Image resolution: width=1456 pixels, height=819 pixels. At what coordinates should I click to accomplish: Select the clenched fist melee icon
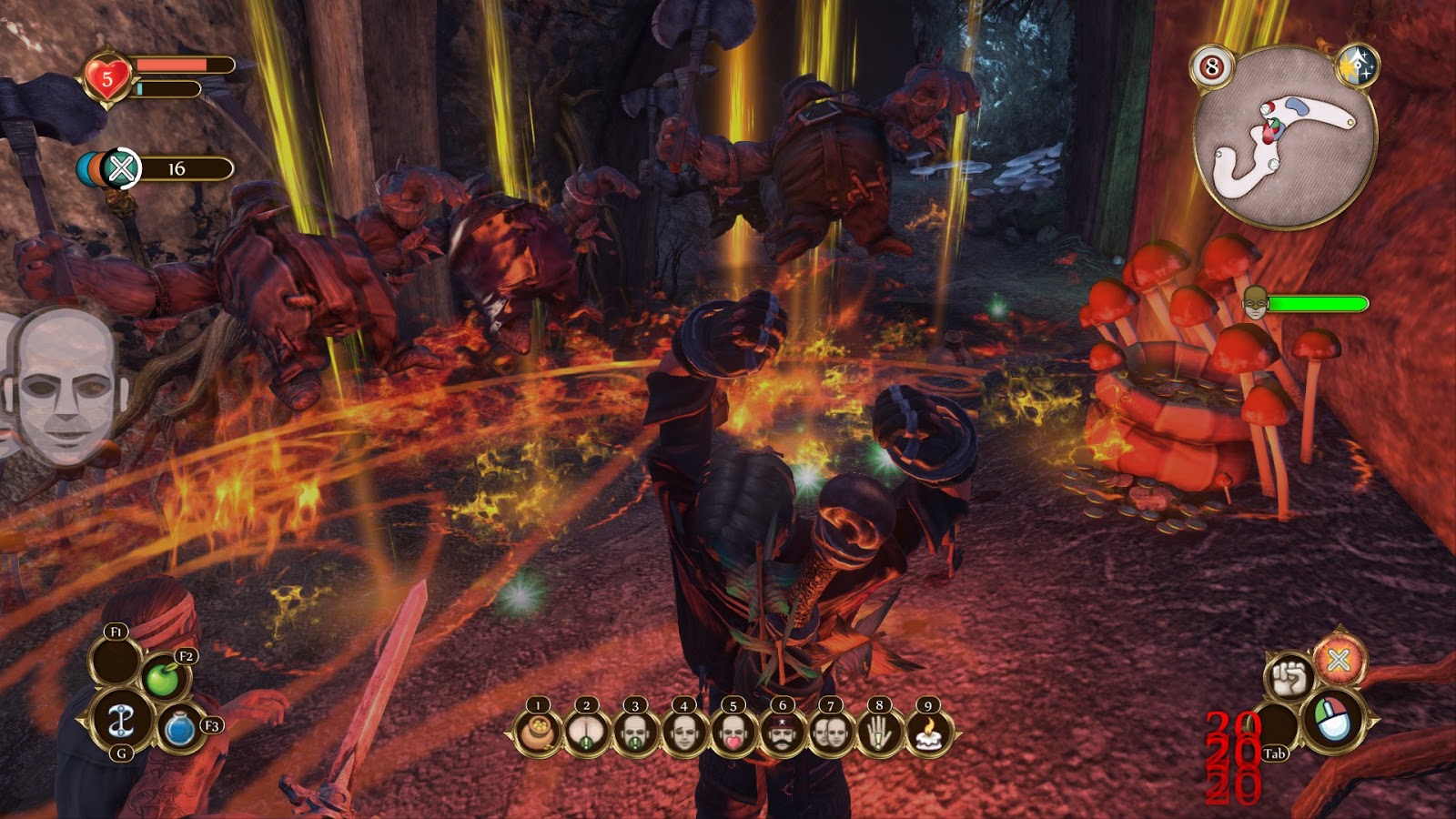[1289, 676]
